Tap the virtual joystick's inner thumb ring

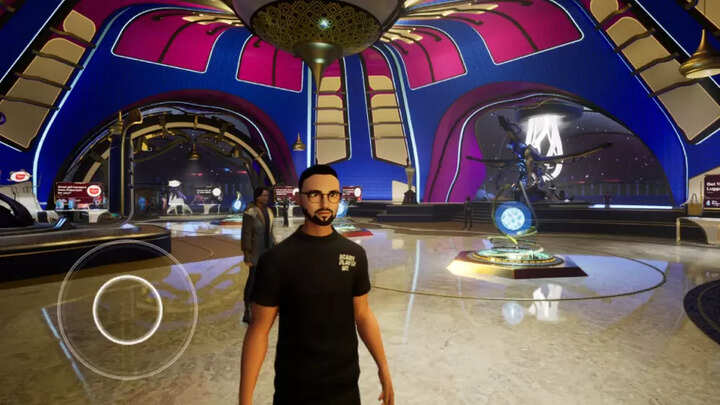pyautogui.click(x=127, y=310)
